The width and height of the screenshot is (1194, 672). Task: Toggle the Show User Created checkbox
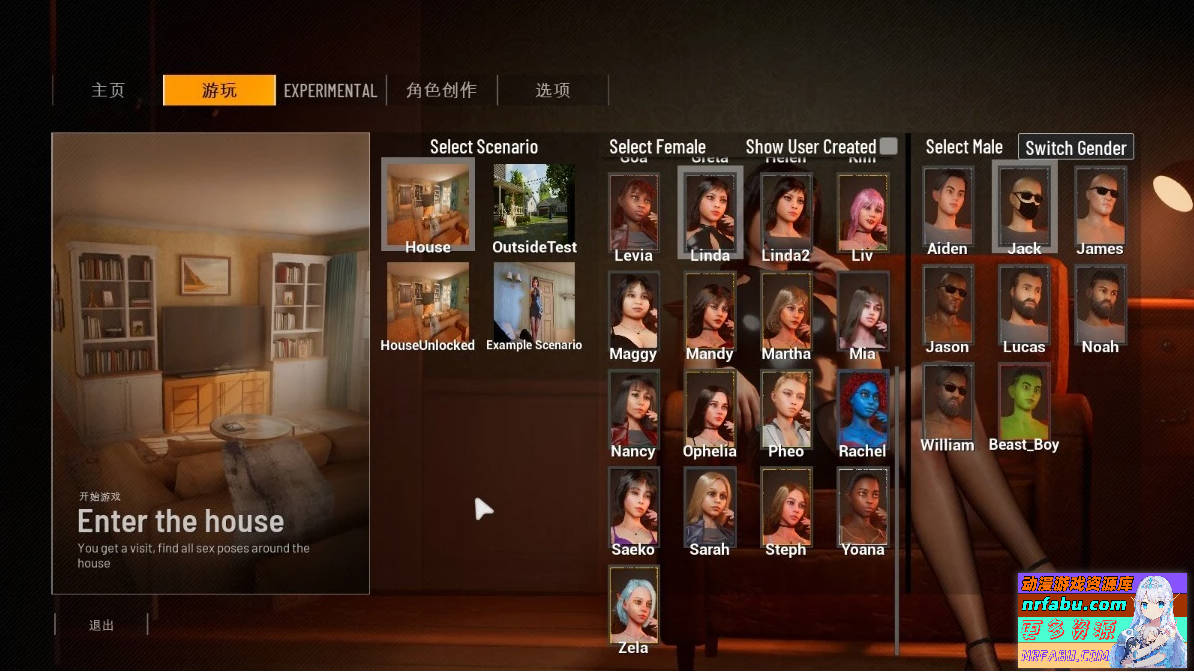coord(888,147)
